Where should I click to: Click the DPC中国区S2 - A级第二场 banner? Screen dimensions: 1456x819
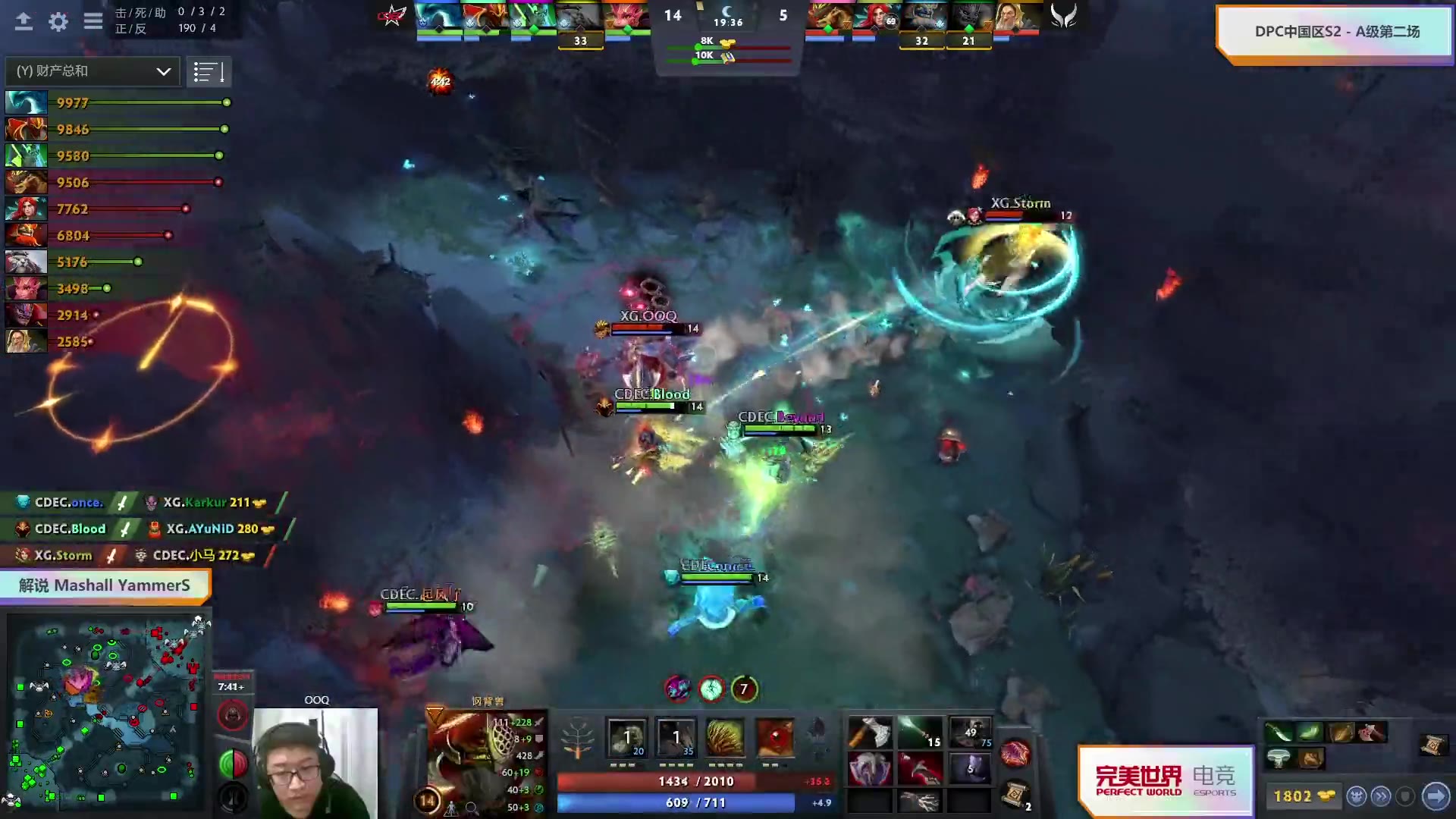1337,31
